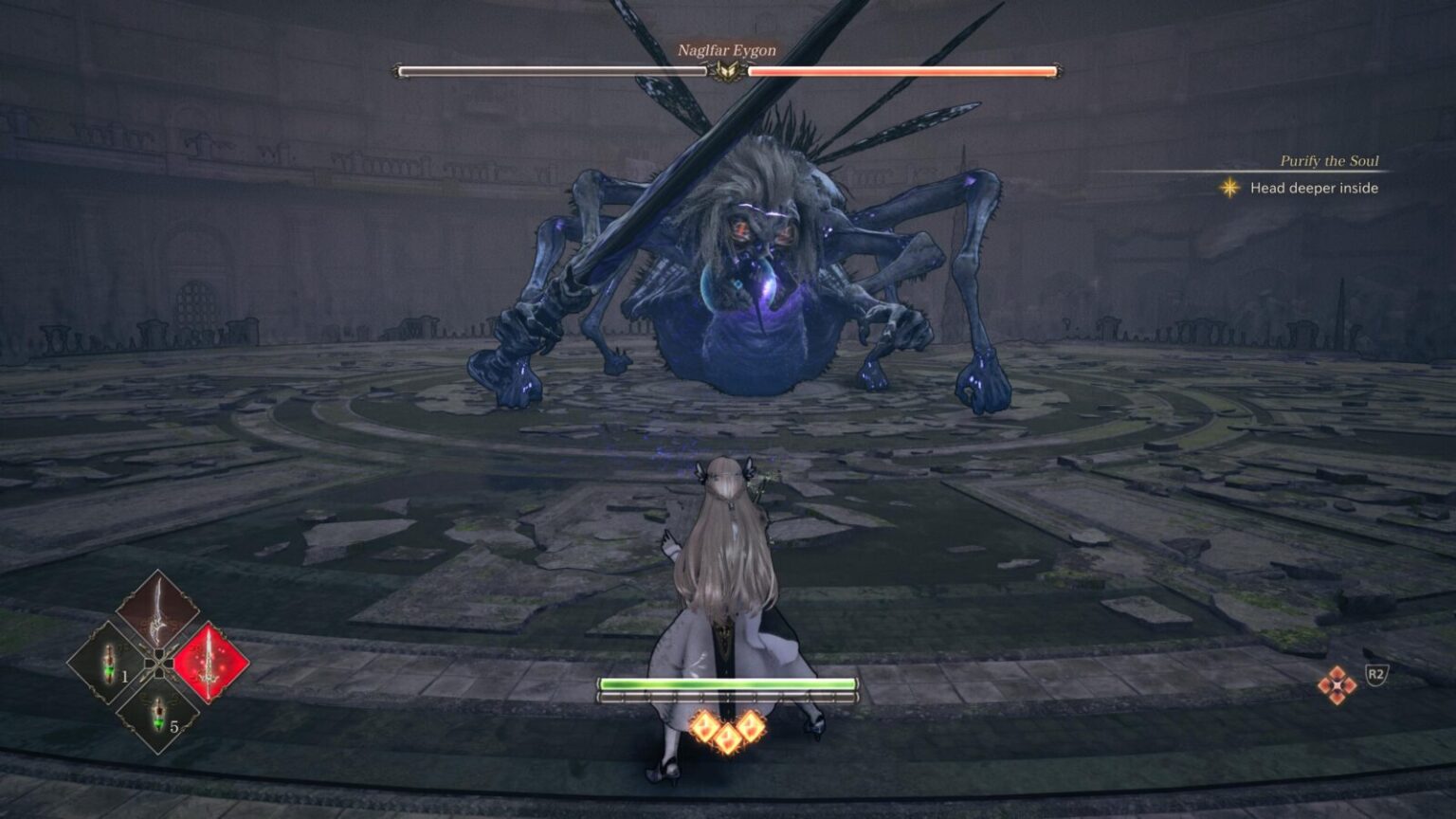Click the green player health bar
The height and width of the screenshot is (819, 1456).
tap(730, 681)
